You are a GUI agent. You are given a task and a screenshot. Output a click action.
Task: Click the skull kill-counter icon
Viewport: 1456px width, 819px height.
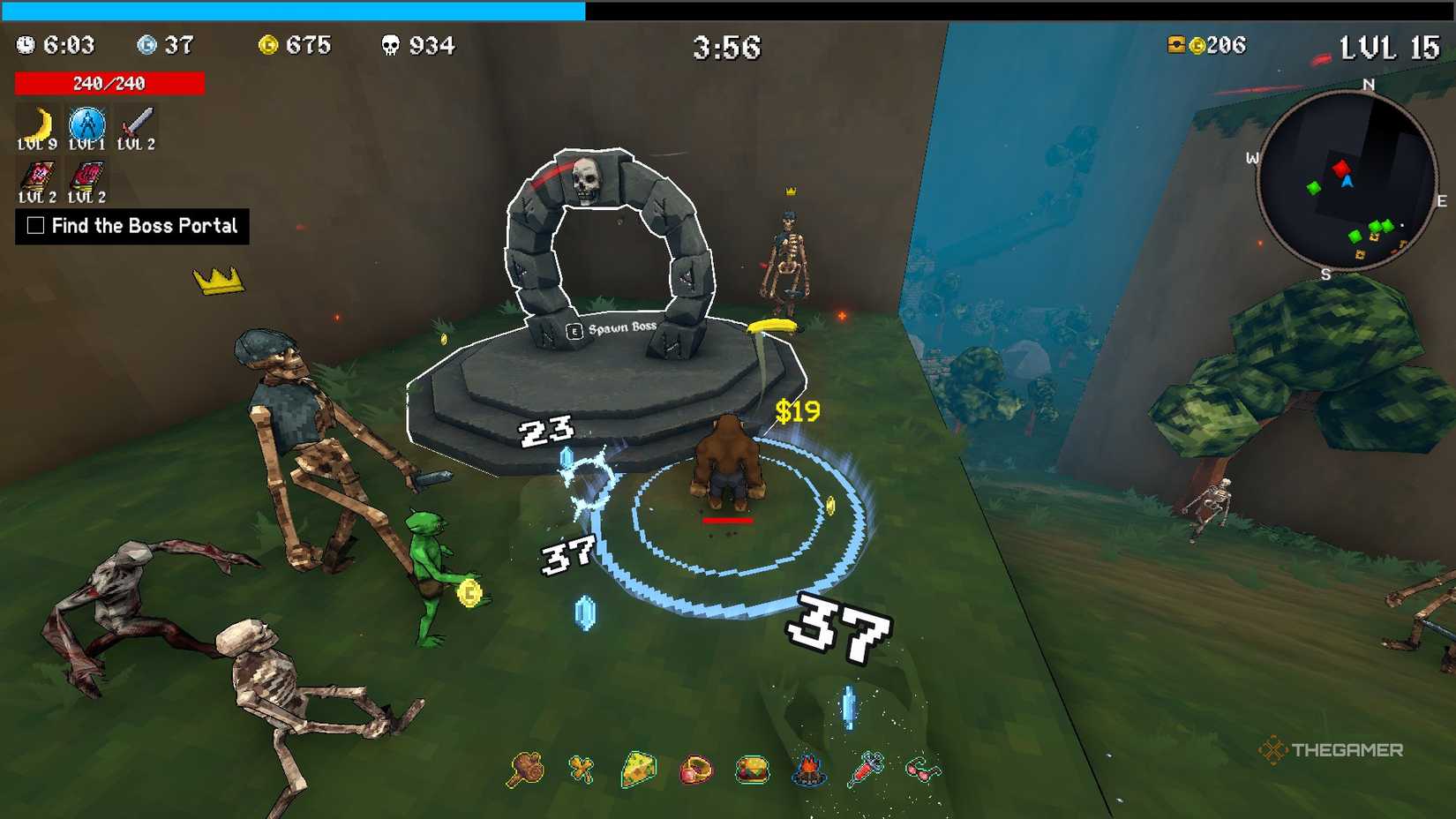point(388,45)
